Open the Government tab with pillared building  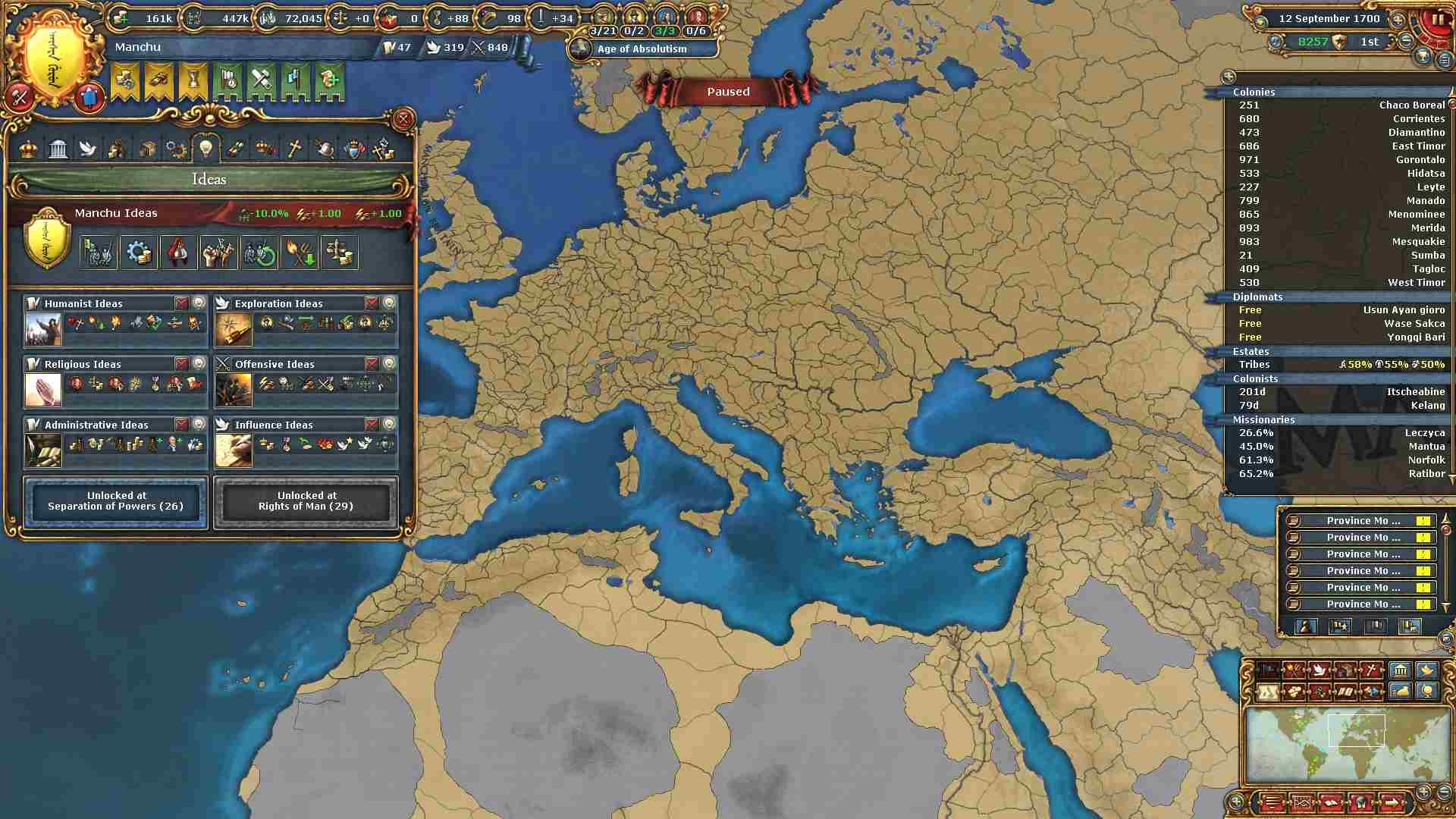tap(58, 149)
